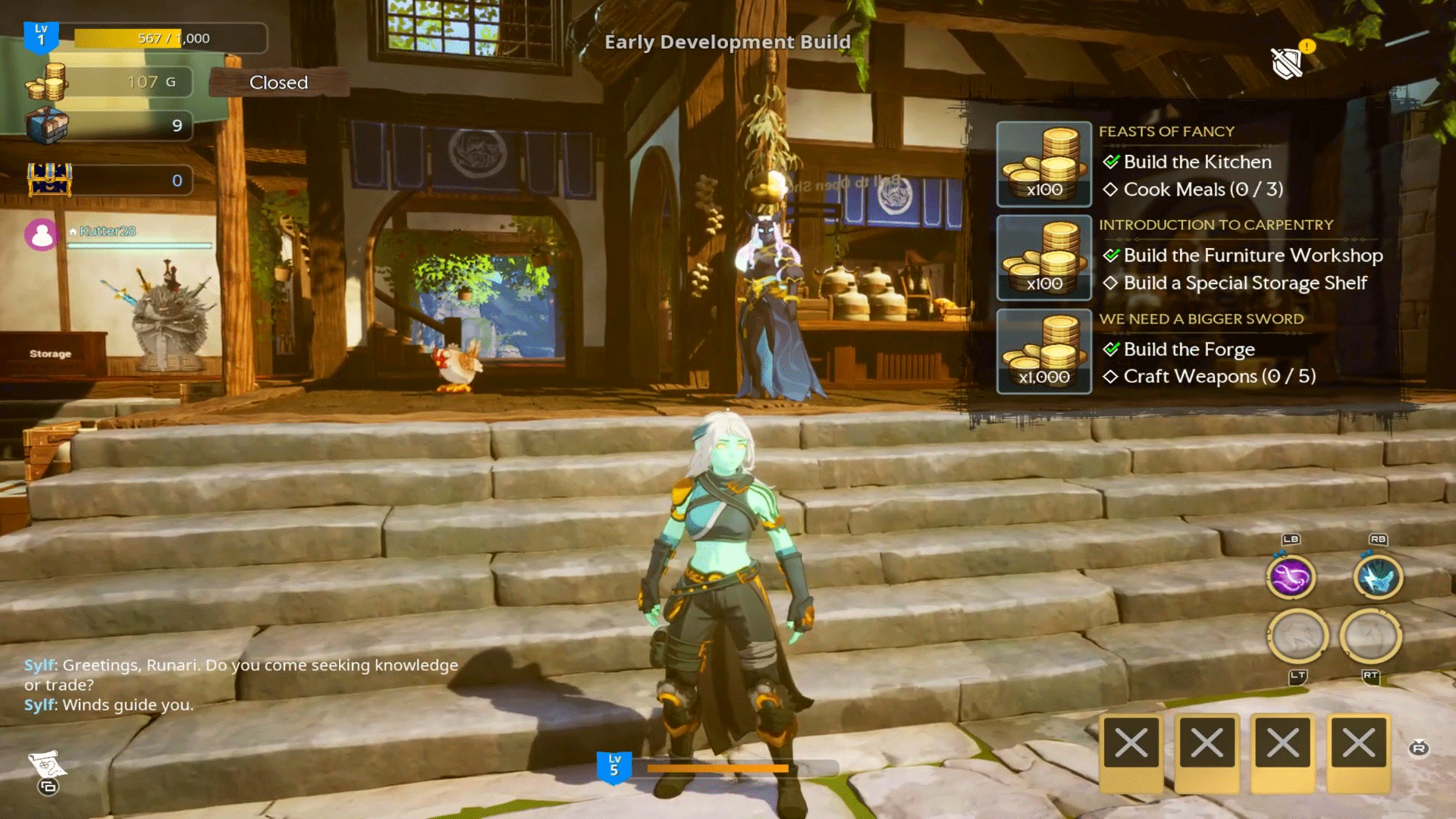Open the Feasts of Fancy quest entry
Image resolution: width=1456 pixels, height=819 pixels.
coord(1166,131)
